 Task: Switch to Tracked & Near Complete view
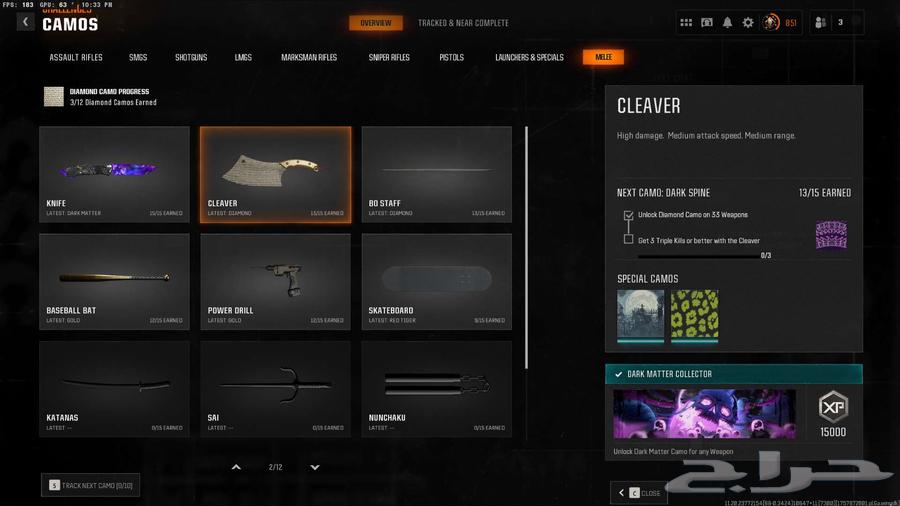tap(463, 23)
